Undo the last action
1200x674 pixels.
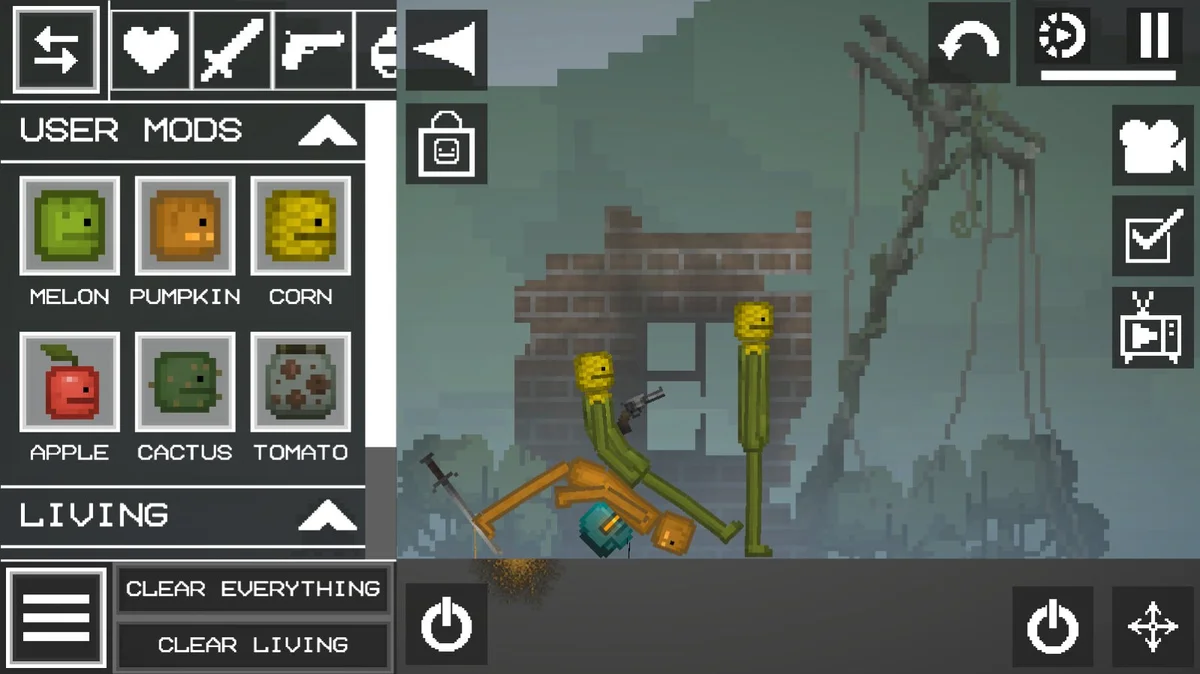(x=969, y=45)
